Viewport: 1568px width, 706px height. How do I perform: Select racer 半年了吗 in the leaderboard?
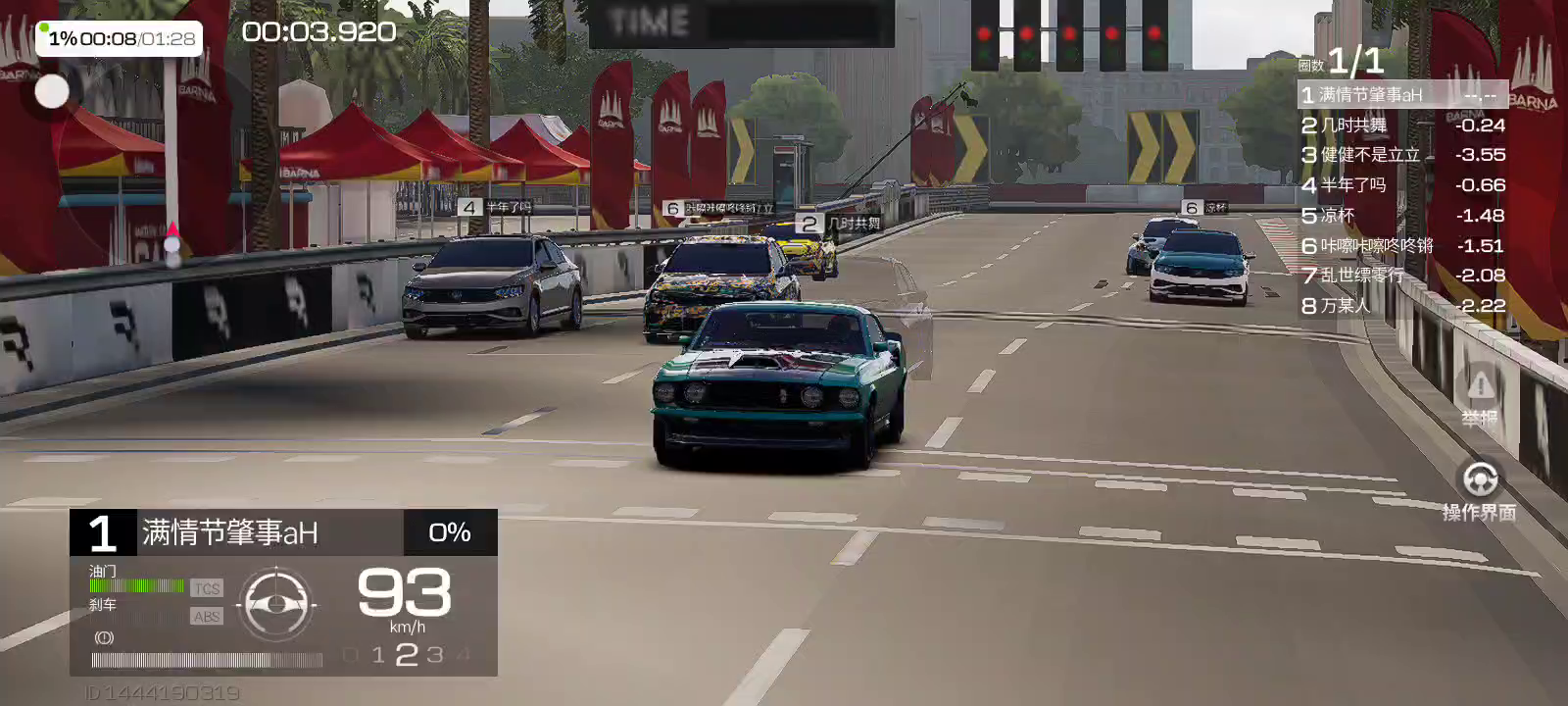tap(1401, 185)
